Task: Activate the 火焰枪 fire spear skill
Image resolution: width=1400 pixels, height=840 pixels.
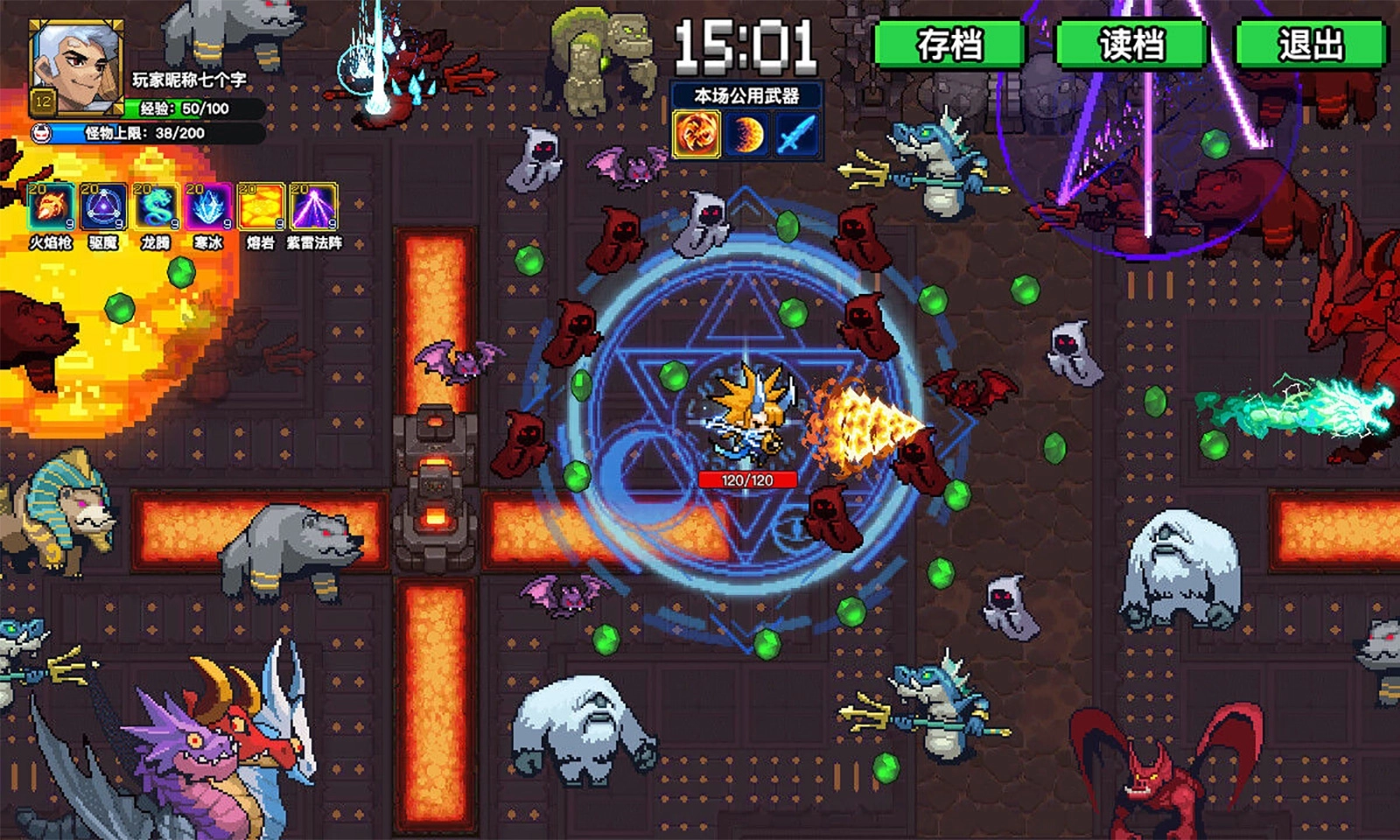Action: tap(51, 208)
